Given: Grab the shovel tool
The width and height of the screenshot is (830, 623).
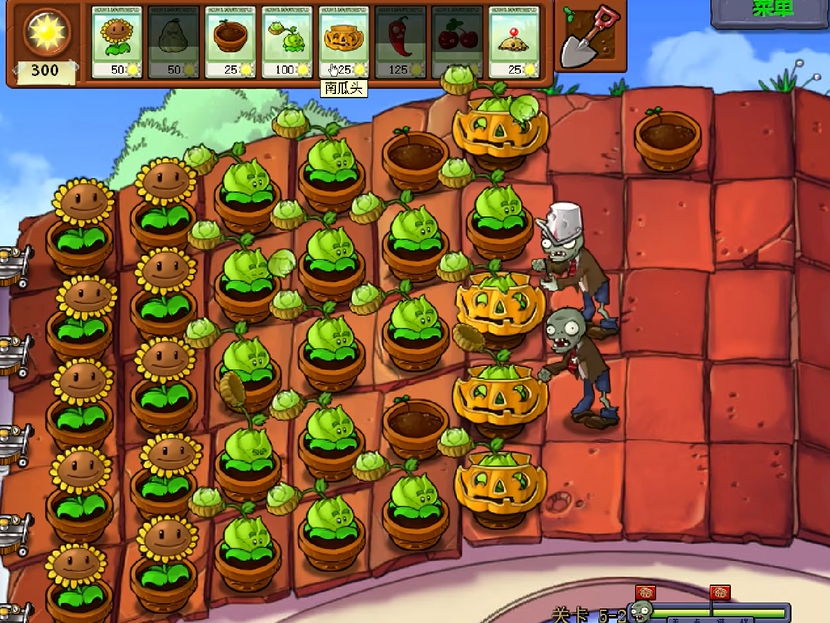Looking at the screenshot, I should [x=587, y=40].
